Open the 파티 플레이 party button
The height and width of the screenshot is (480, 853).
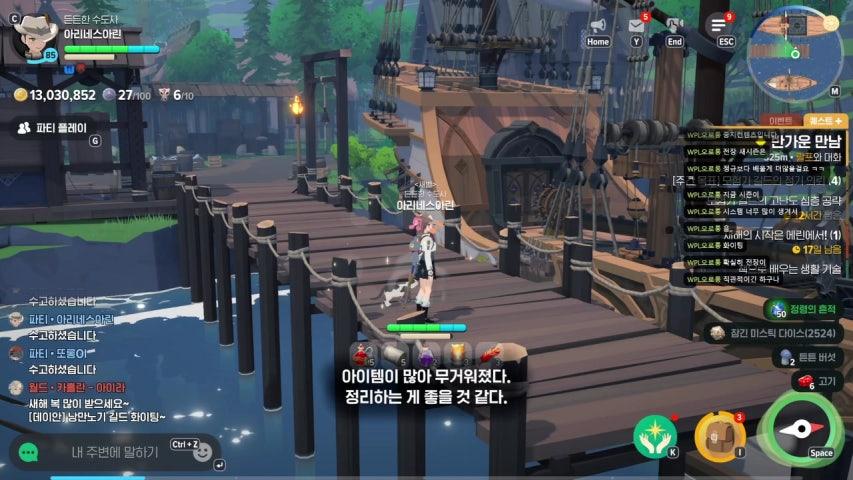52,128
